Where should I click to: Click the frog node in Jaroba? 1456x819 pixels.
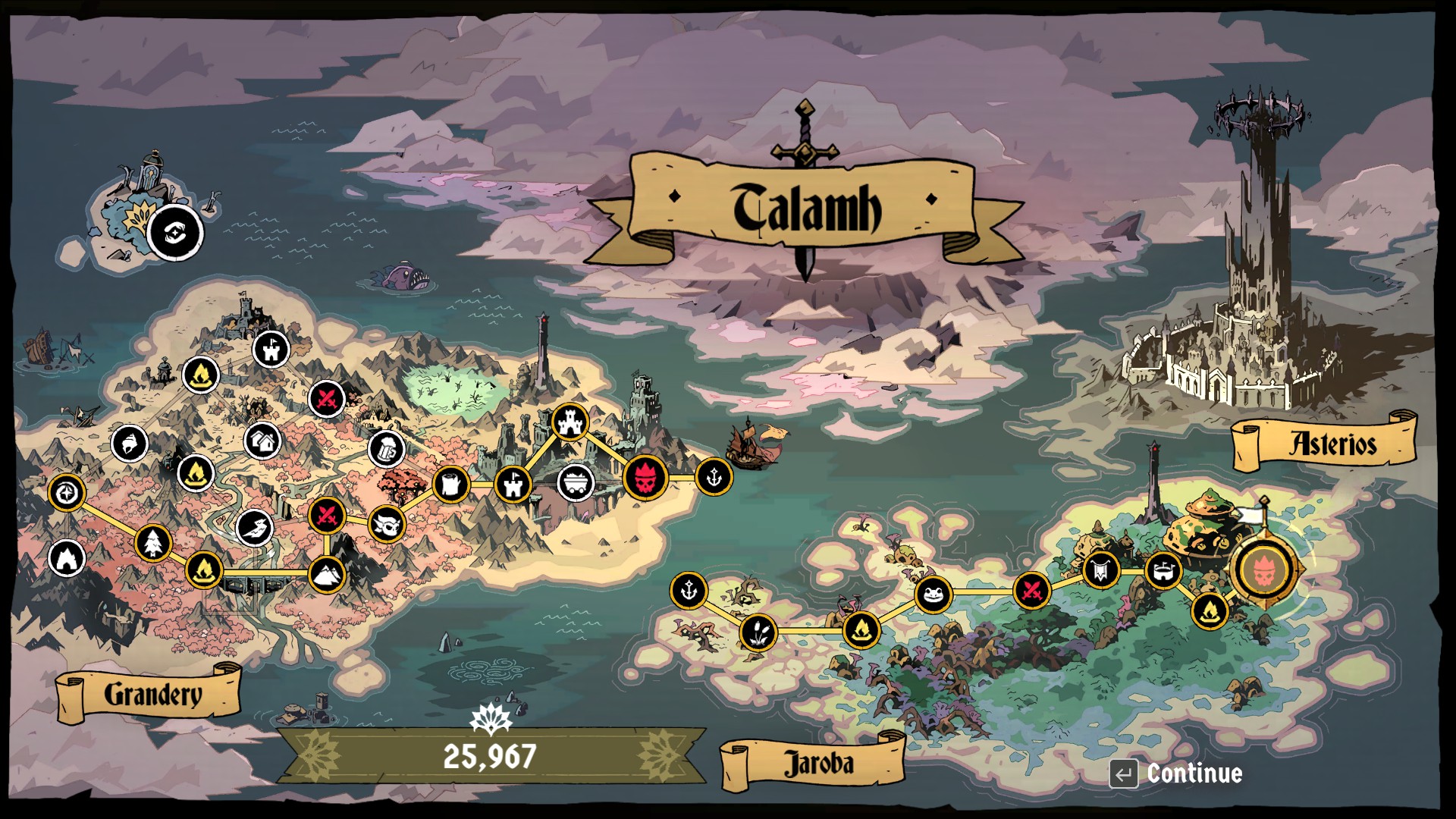934,594
